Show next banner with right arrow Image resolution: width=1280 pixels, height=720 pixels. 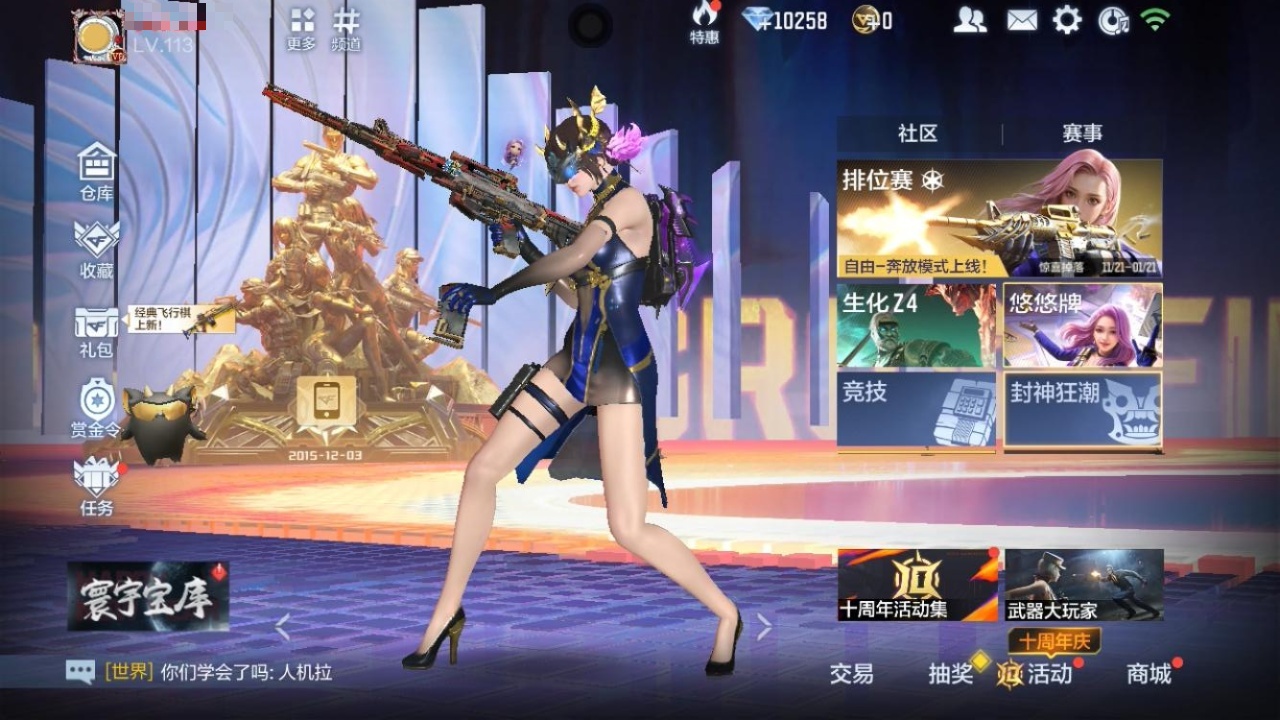click(767, 626)
